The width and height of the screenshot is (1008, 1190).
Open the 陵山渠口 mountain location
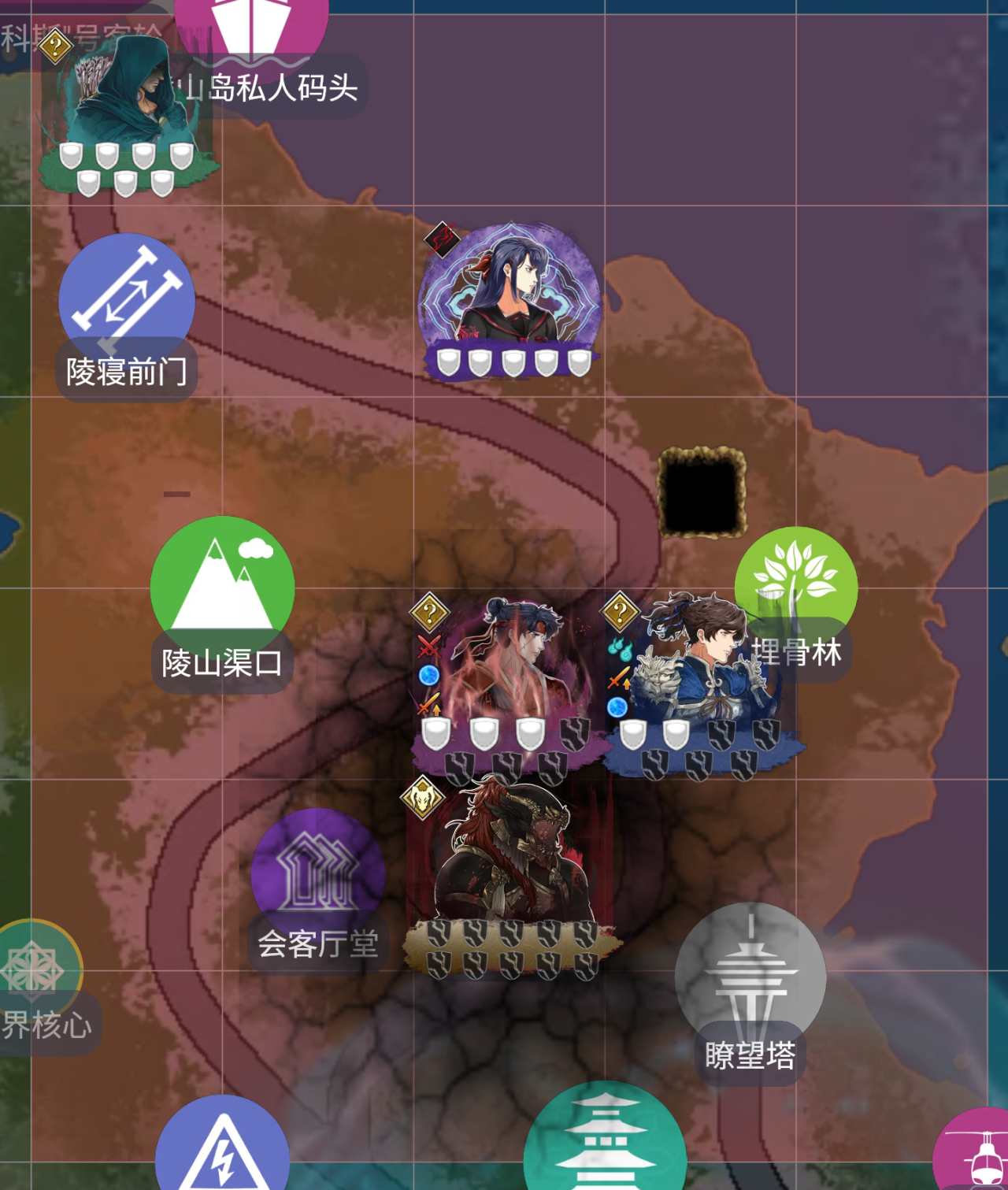(222, 584)
